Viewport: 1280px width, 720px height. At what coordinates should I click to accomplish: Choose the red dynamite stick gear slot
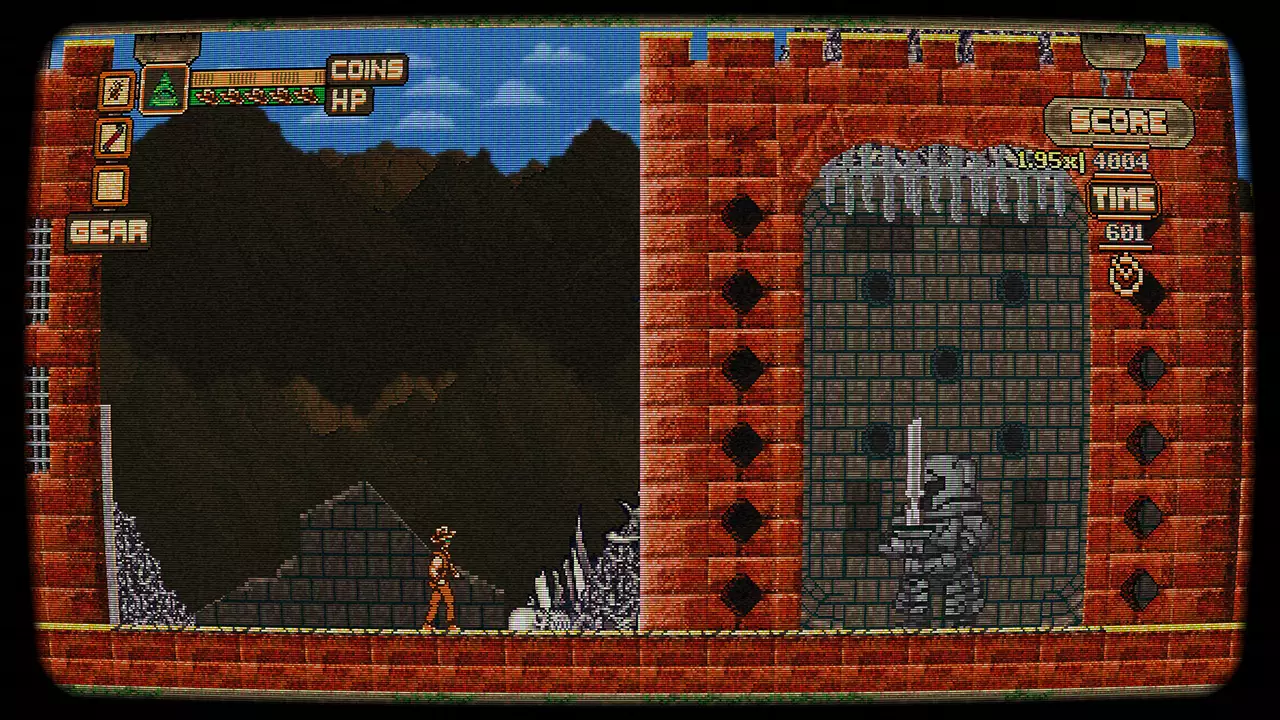(x=113, y=138)
